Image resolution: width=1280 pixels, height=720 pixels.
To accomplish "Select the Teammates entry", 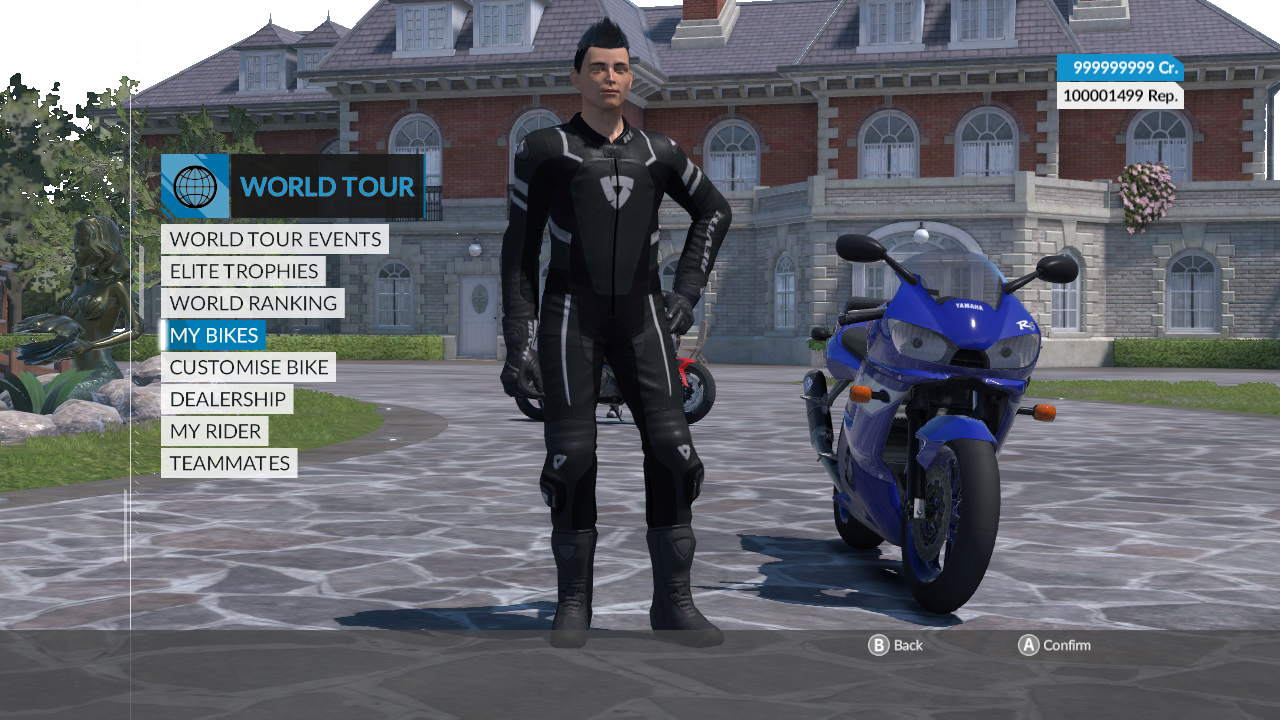I will (x=229, y=463).
